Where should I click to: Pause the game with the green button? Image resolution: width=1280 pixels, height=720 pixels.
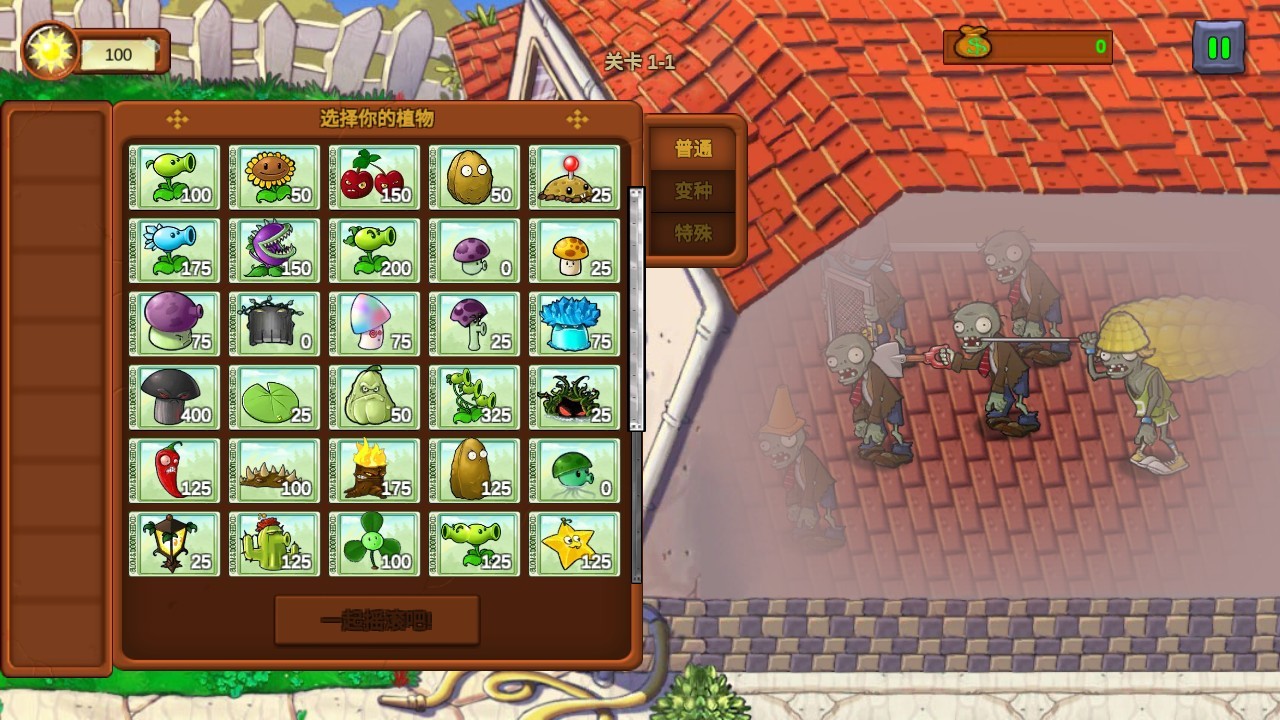1218,47
